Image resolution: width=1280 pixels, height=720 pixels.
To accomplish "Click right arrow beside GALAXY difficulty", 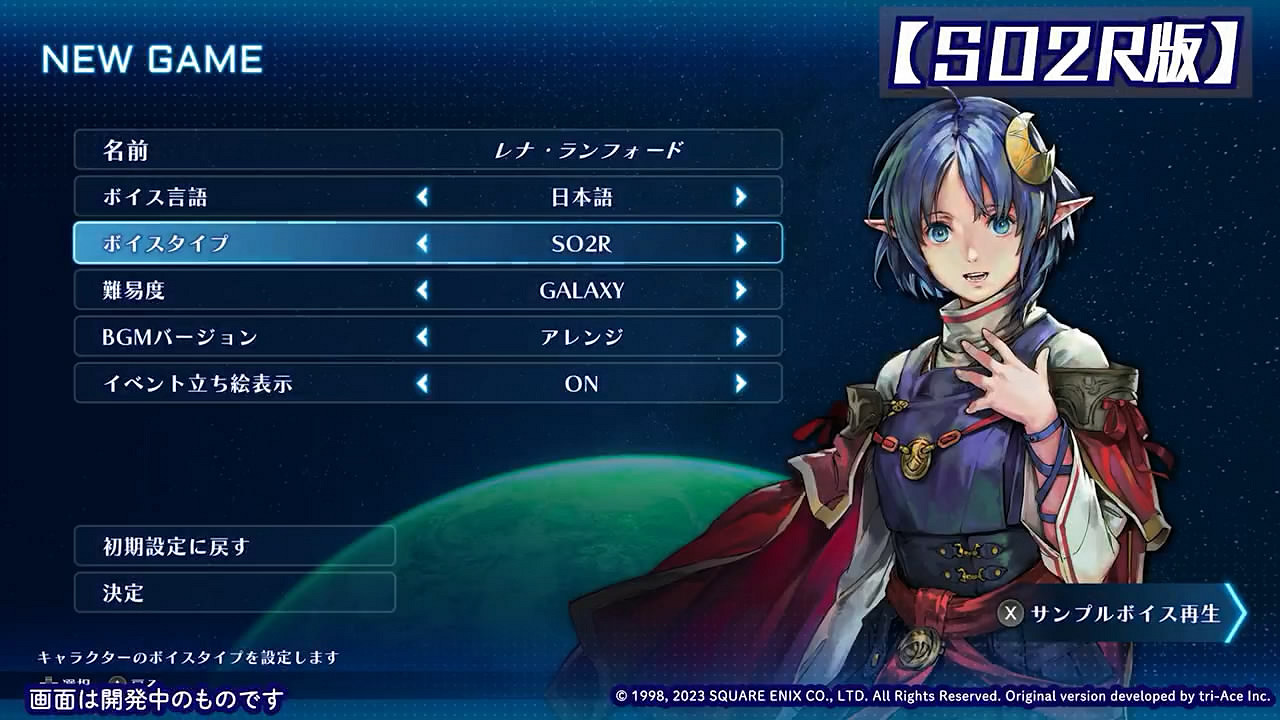I will [x=740, y=290].
